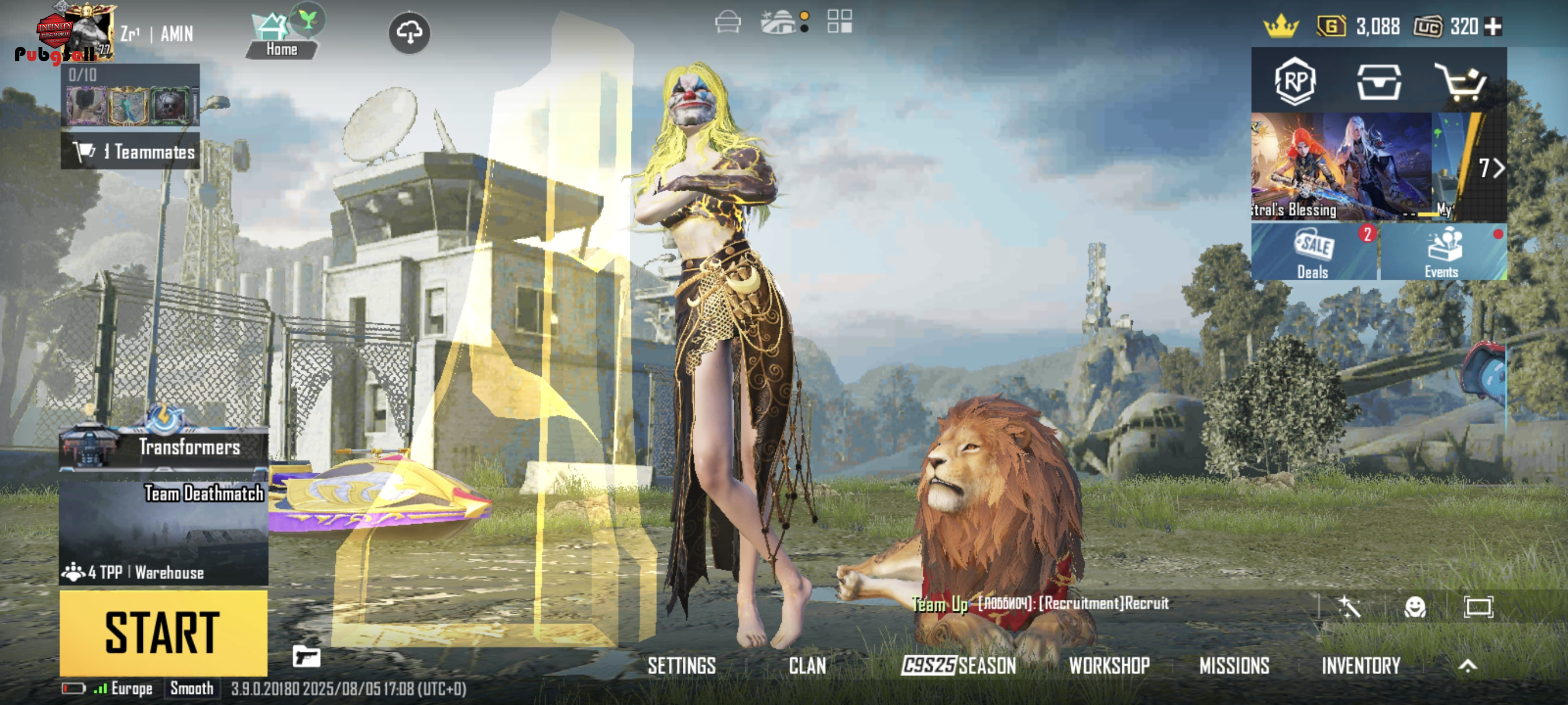The image size is (1568, 705).
Task: Click the cloud download icon
Action: [x=409, y=33]
